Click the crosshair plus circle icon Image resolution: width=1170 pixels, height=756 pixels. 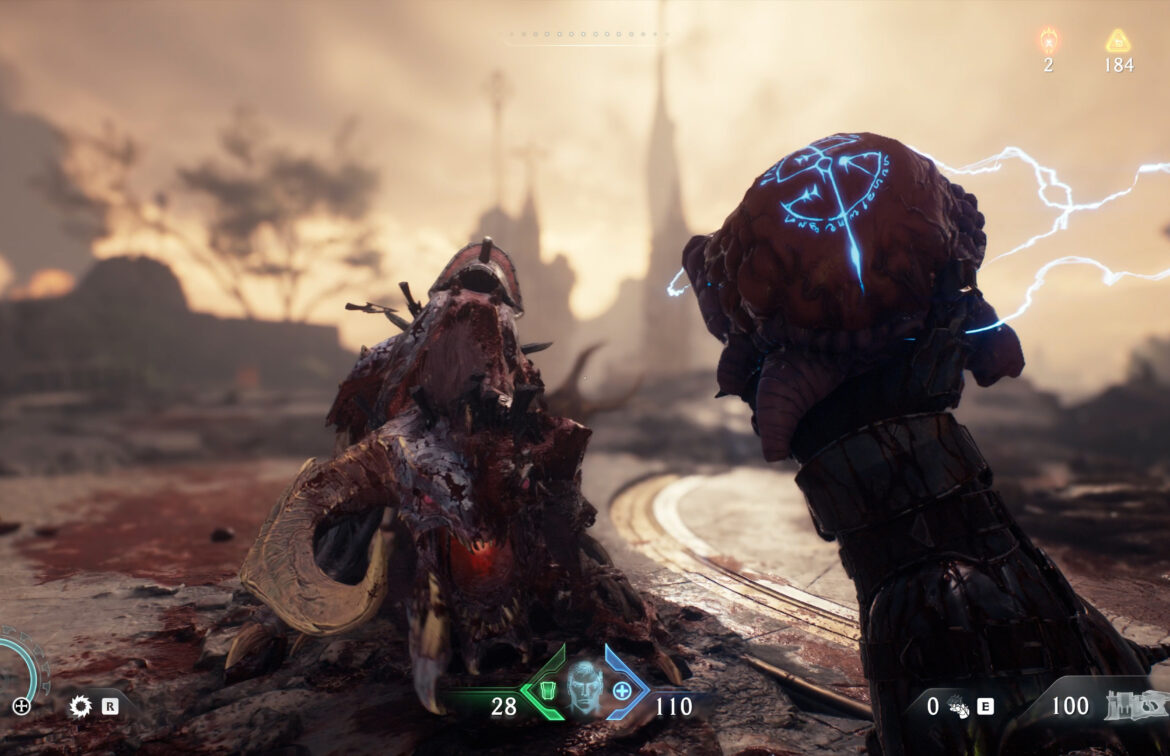coord(21,706)
